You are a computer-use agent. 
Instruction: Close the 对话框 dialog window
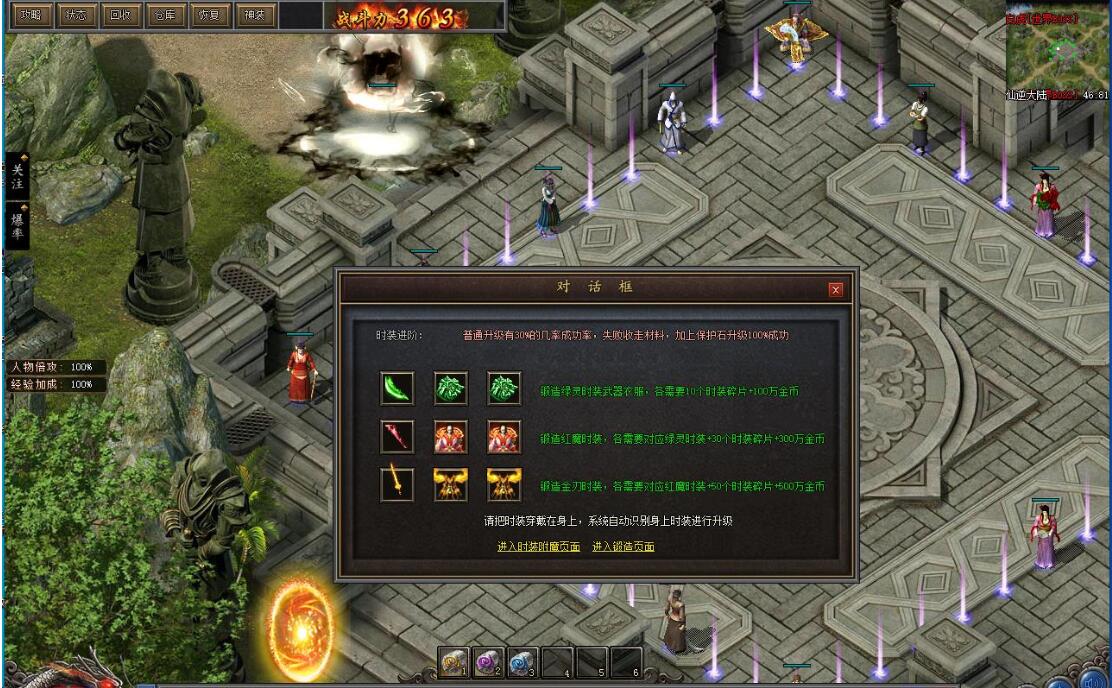click(x=836, y=290)
